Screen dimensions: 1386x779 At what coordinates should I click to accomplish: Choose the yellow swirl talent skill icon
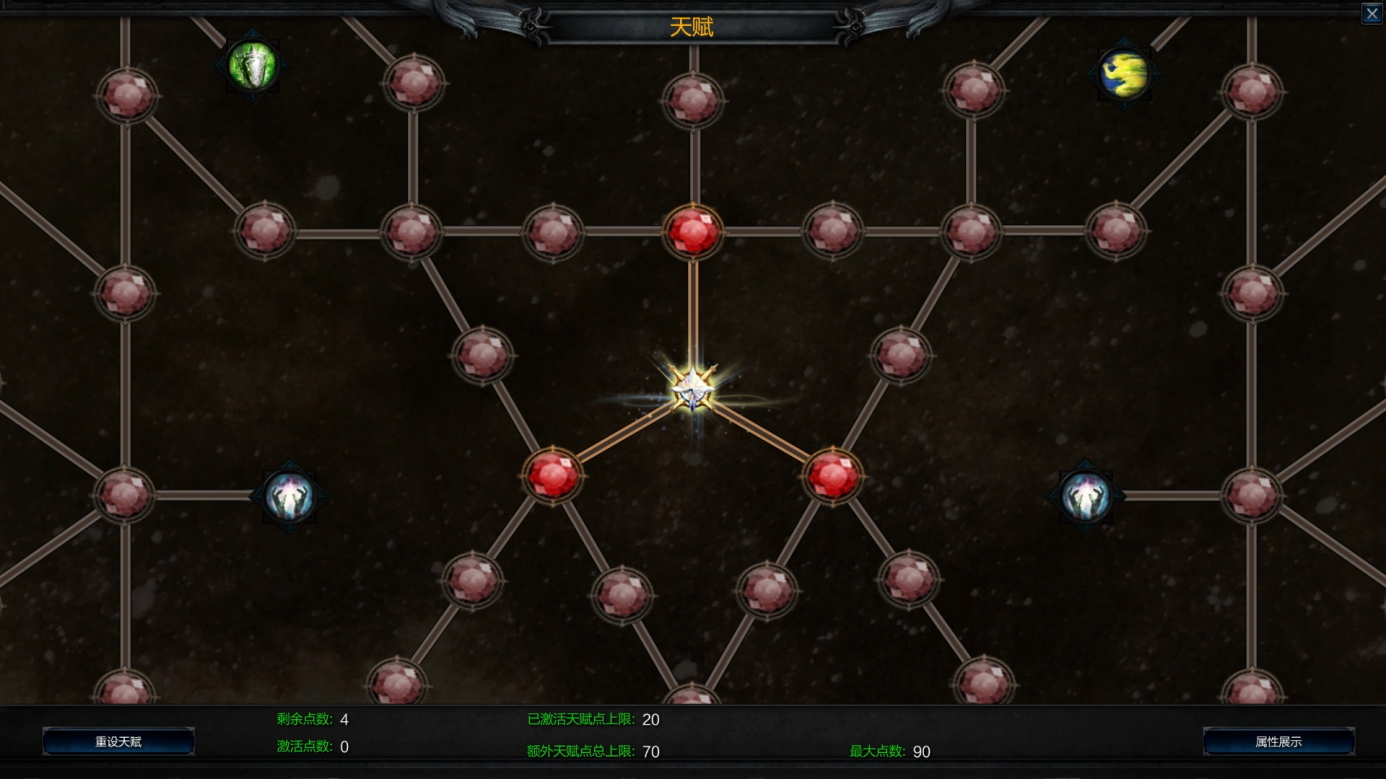coord(1124,73)
